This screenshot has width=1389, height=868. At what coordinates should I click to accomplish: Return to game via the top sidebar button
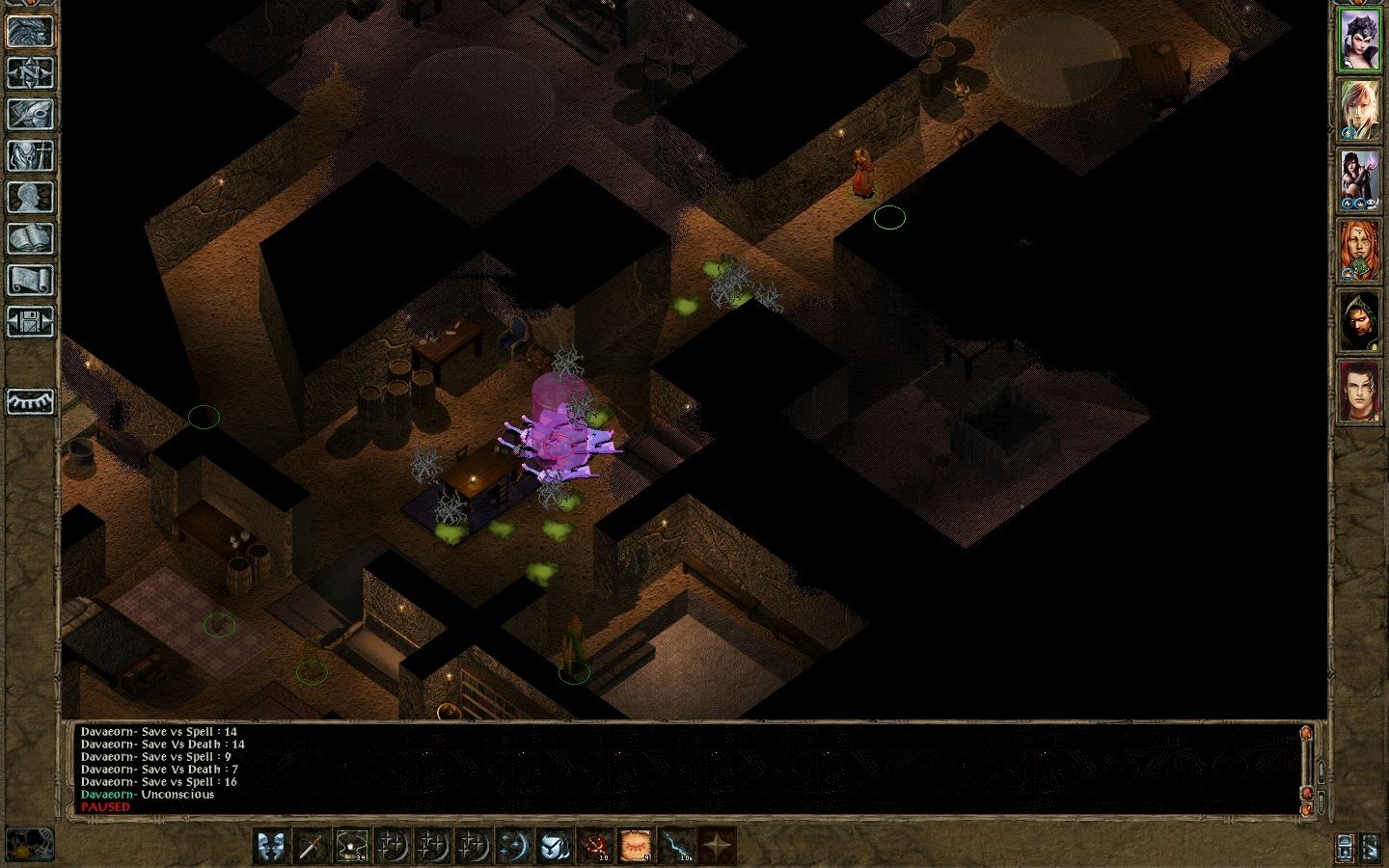pyautogui.click(x=30, y=31)
